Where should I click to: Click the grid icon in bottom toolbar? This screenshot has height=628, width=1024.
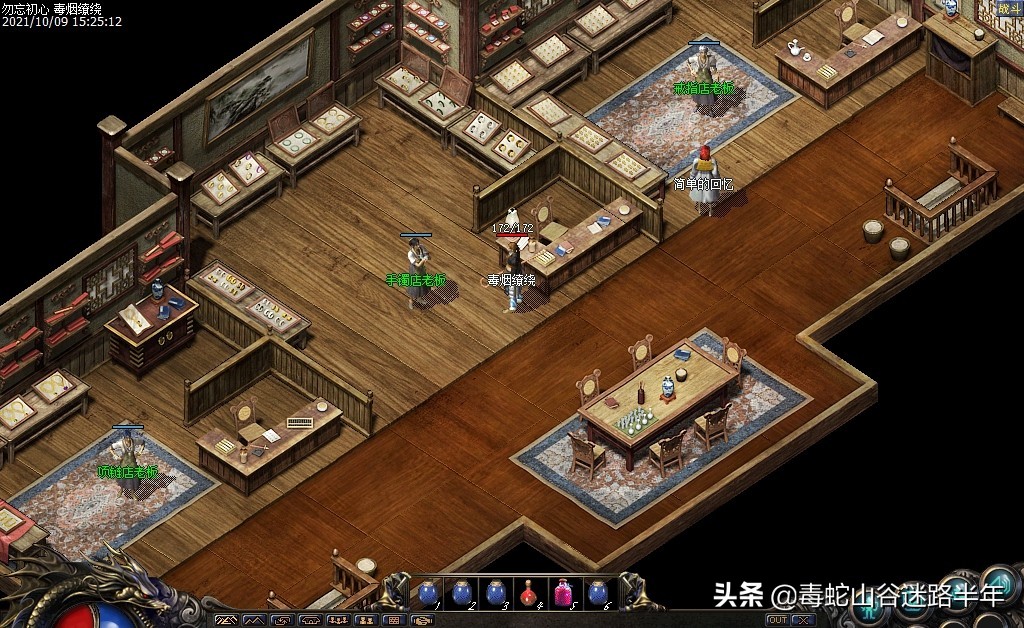click(394, 621)
